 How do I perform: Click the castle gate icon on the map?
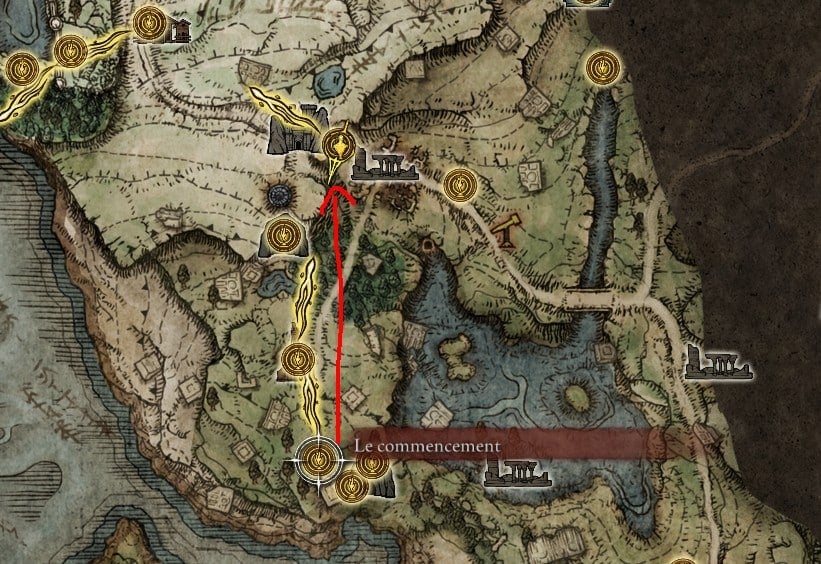click(292, 130)
